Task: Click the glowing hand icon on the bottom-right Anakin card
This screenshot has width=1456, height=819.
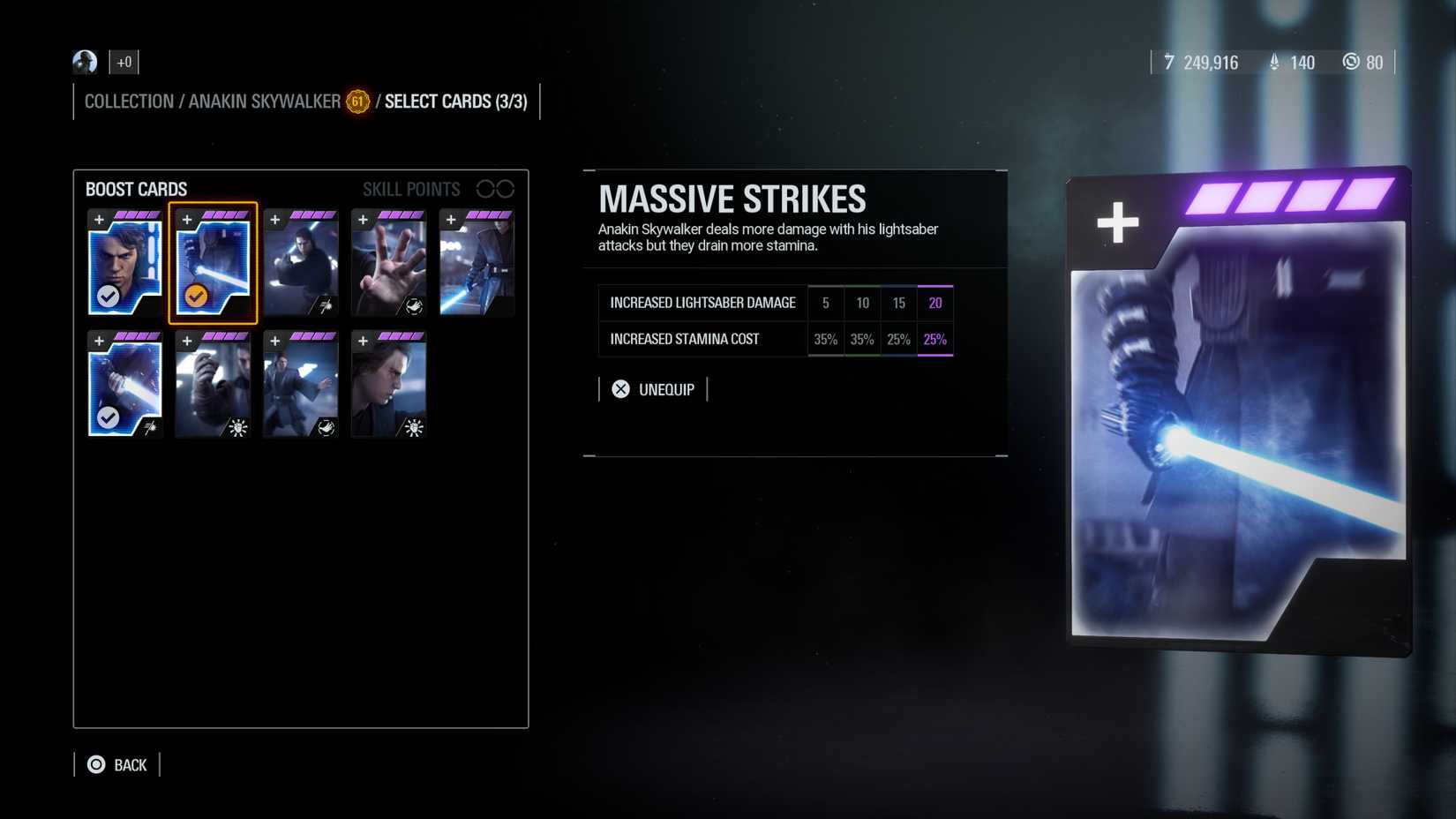Action: point(412,428)
